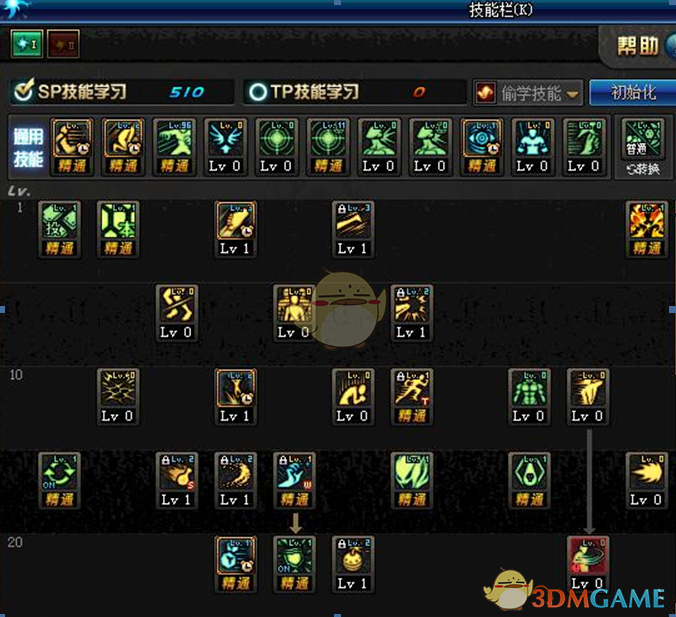Select the blue wings skill icon
The height and width of the screenshot is (617, 676).
[224, 137]
